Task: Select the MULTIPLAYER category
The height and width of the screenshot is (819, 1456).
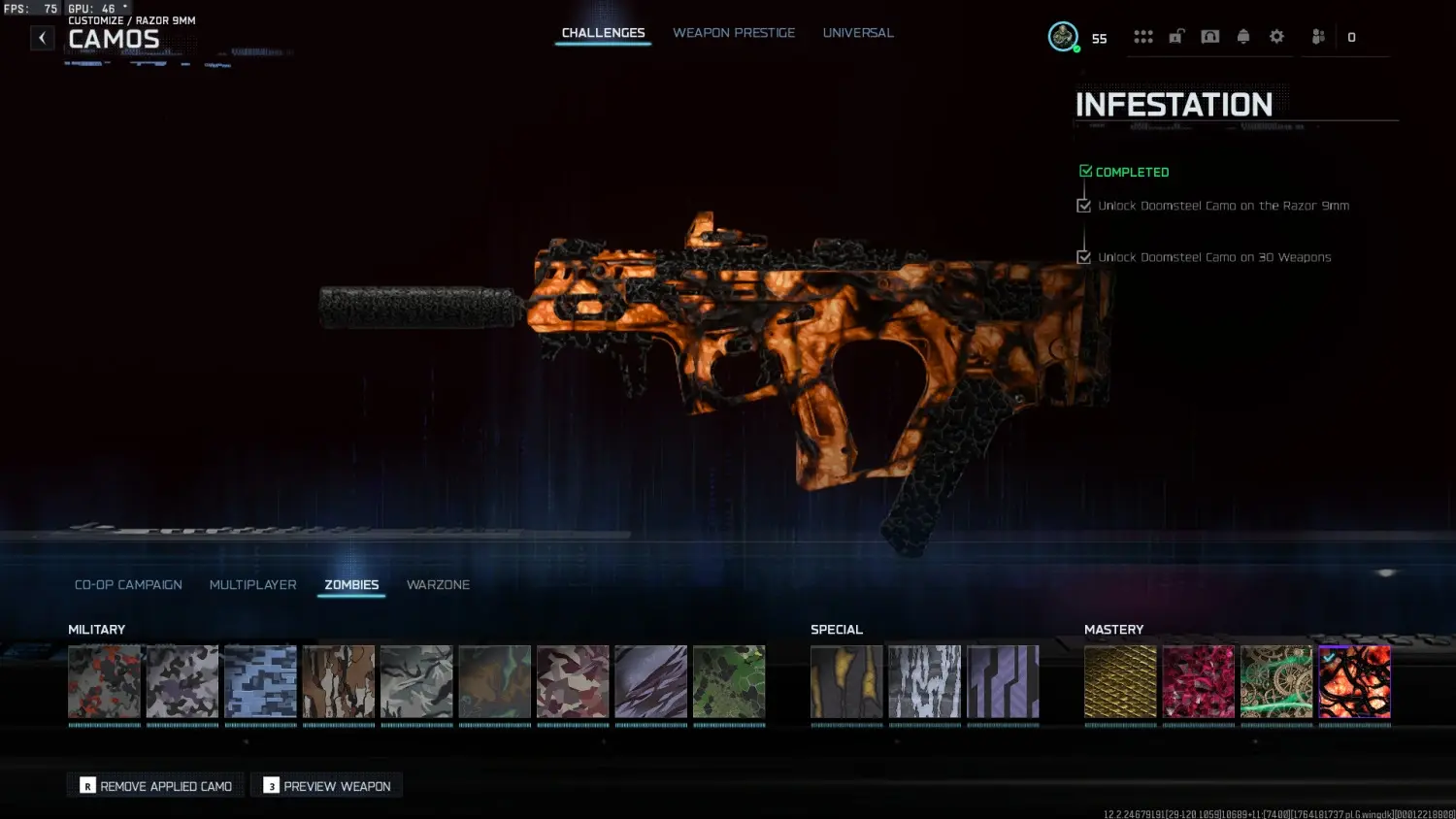Action: click(252, 584)
